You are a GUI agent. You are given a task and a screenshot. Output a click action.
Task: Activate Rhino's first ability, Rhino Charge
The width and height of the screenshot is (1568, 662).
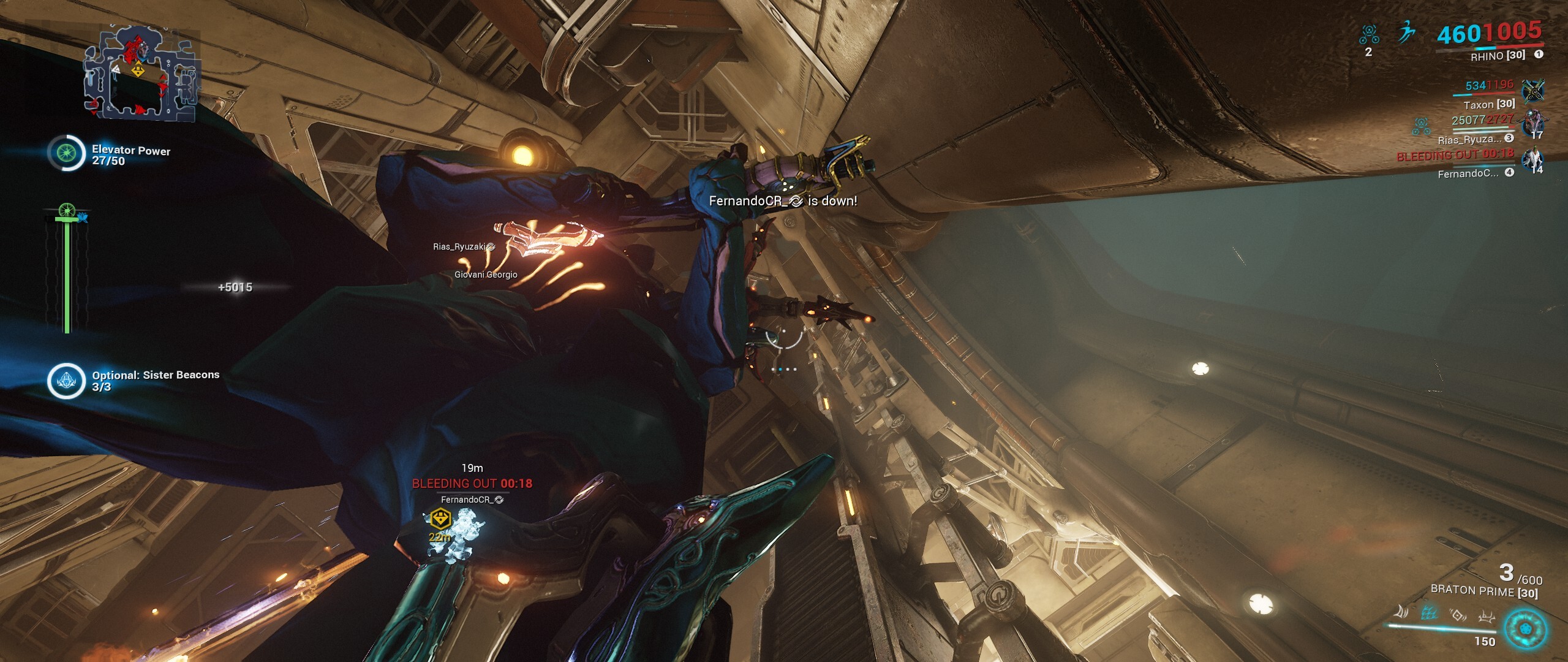point(1400,612)
